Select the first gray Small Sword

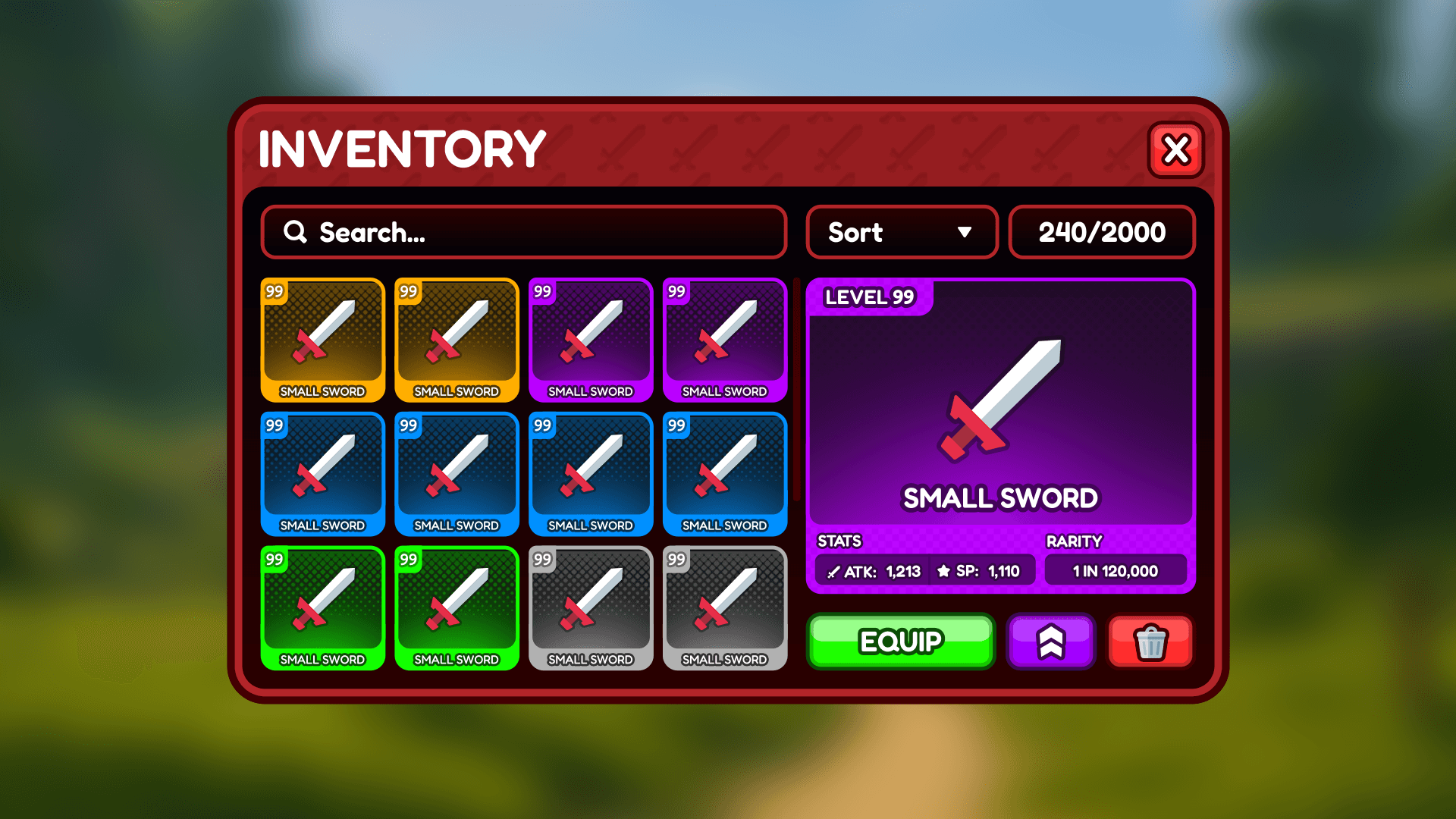point(591,608)
